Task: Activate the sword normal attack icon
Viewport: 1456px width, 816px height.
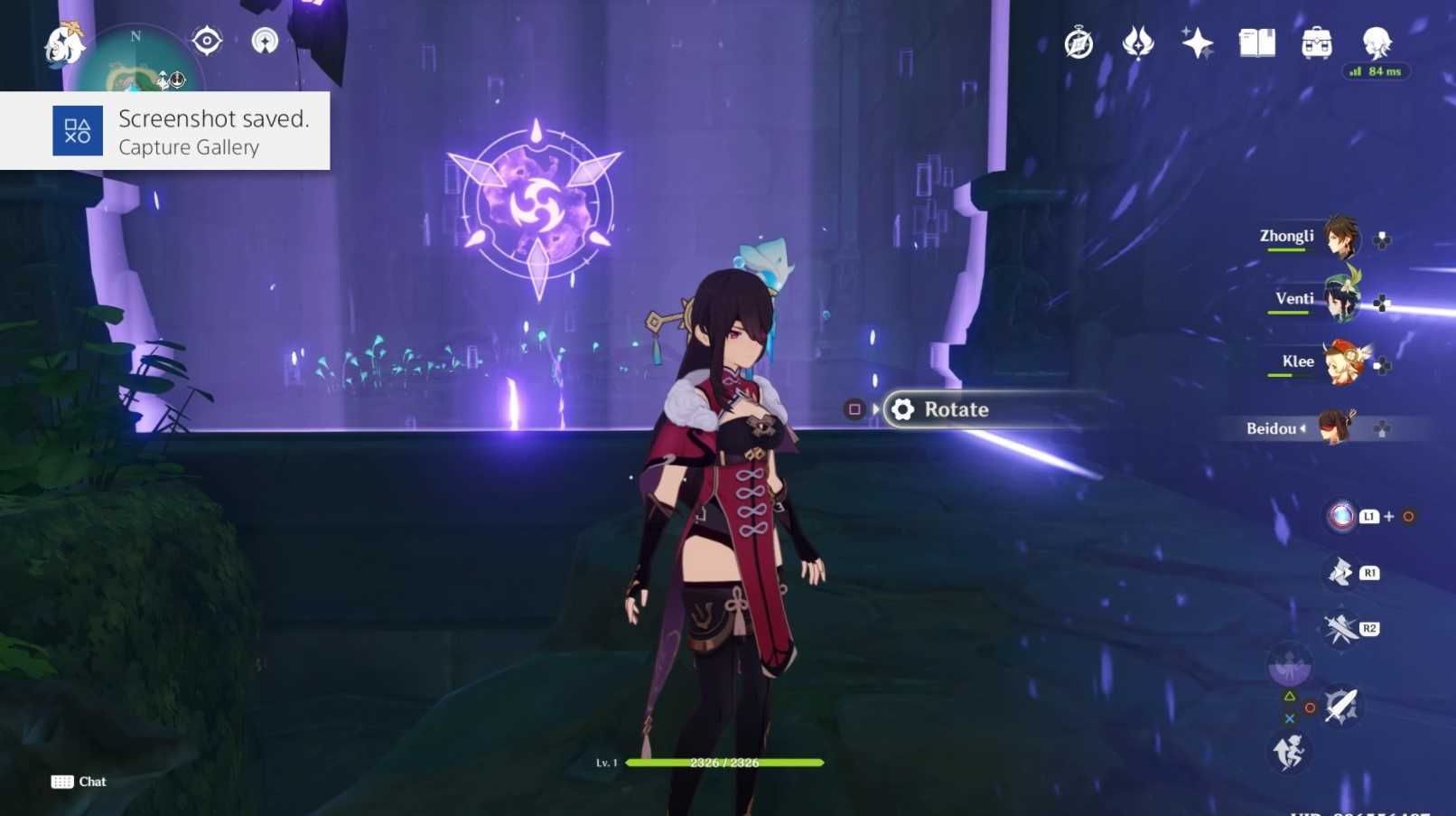Action: 1340,706
